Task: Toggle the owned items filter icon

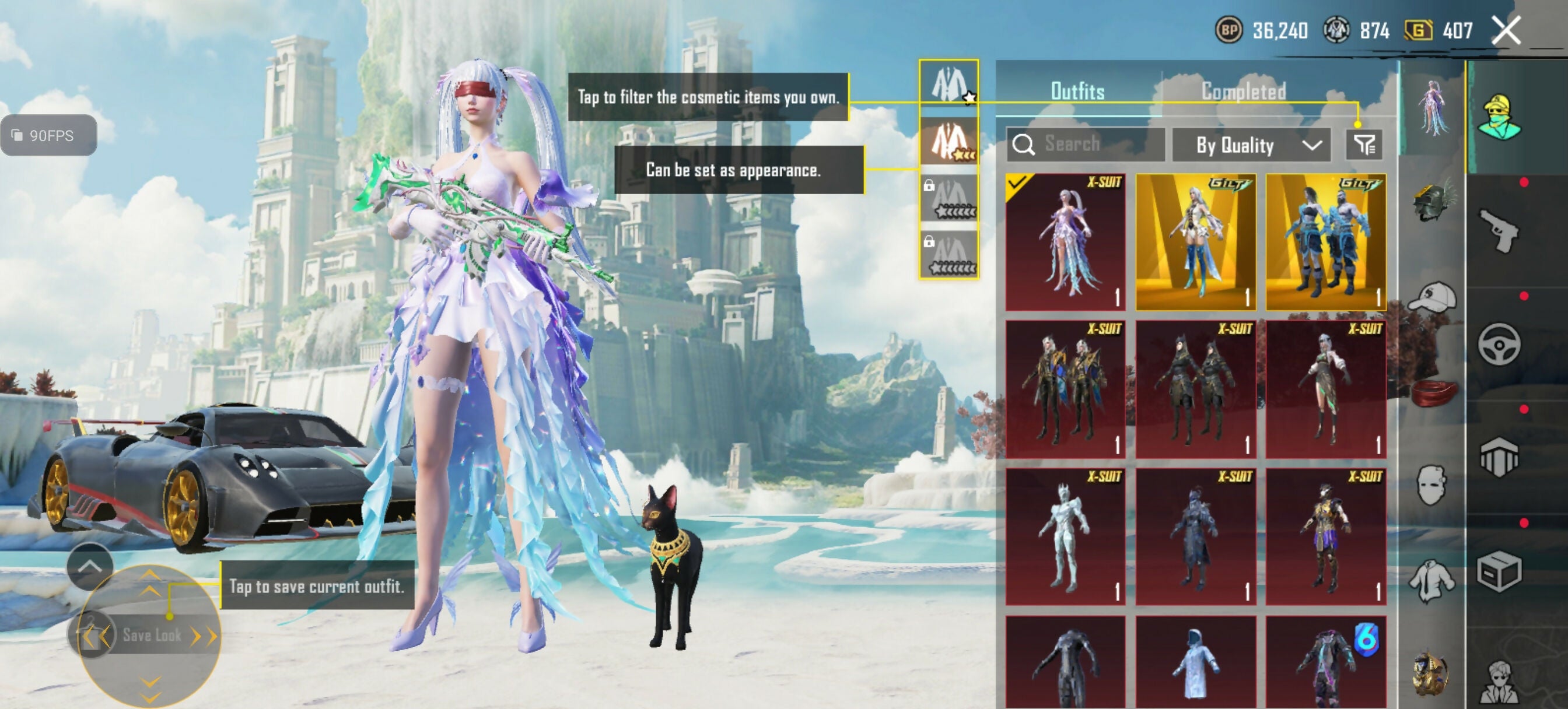Action: 1363,145
